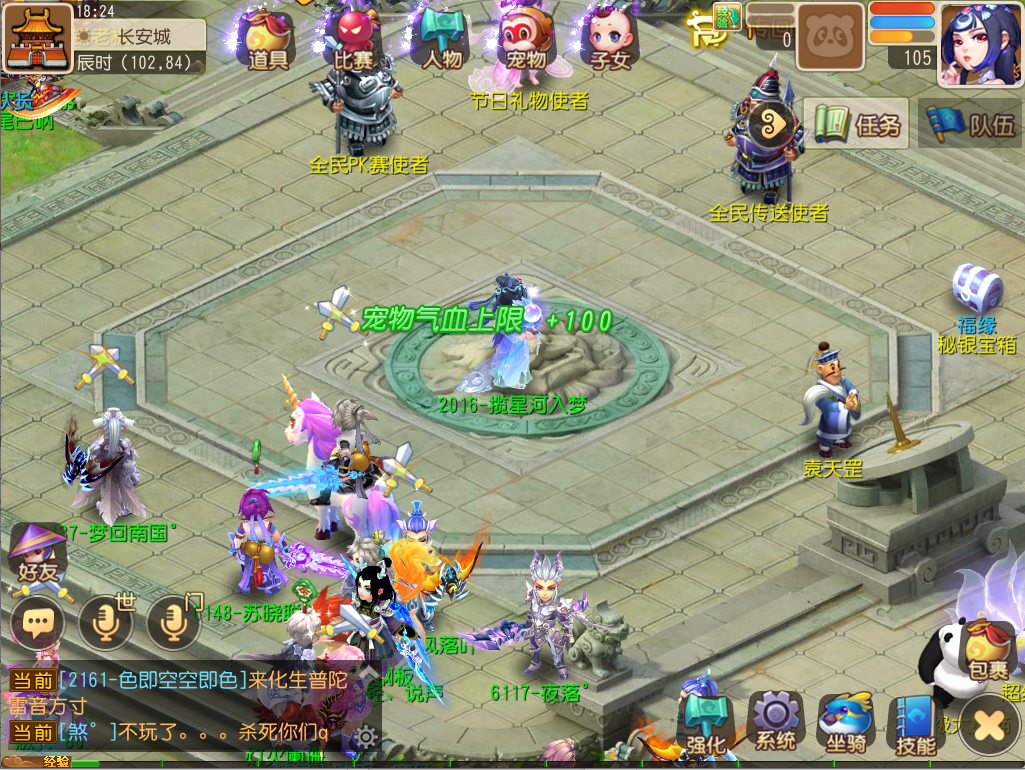Click the player character portrait
Image resolution: width=1025 pixels, height=770 pixels.
tap(979, 43)
